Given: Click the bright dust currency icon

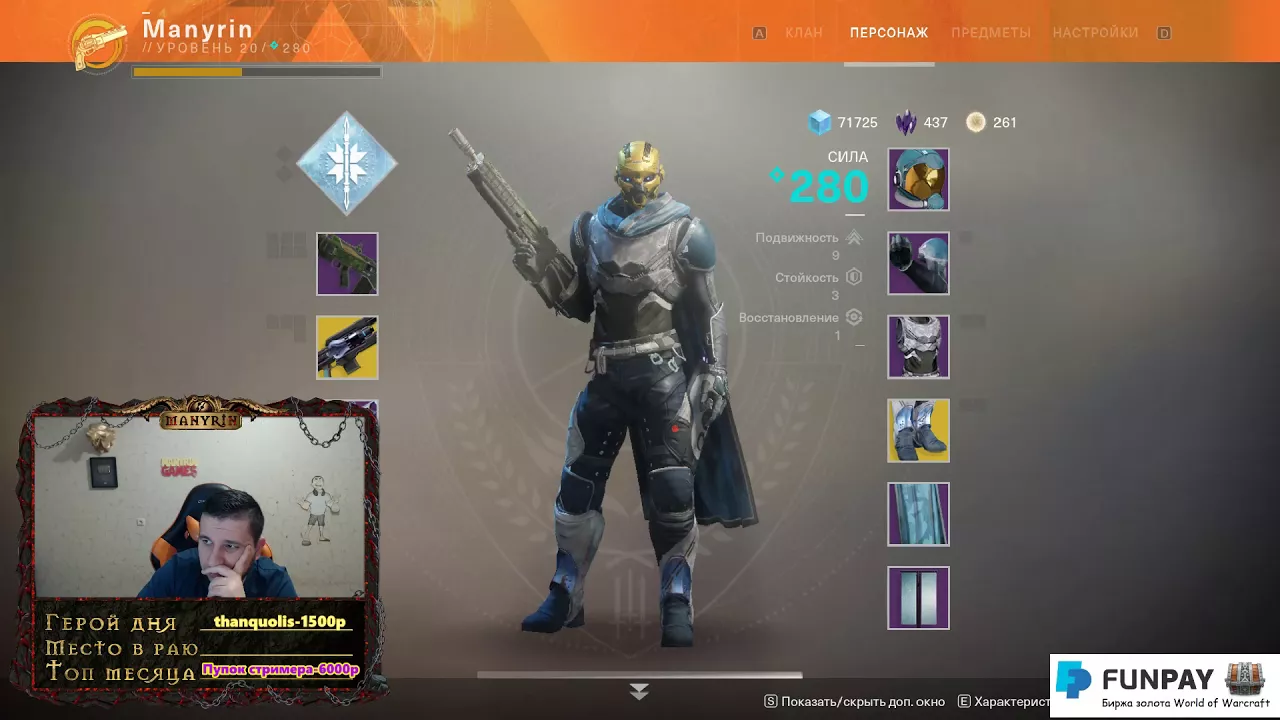Looking at the screenshot, I should pyautogui.click(x=975, y=122).
